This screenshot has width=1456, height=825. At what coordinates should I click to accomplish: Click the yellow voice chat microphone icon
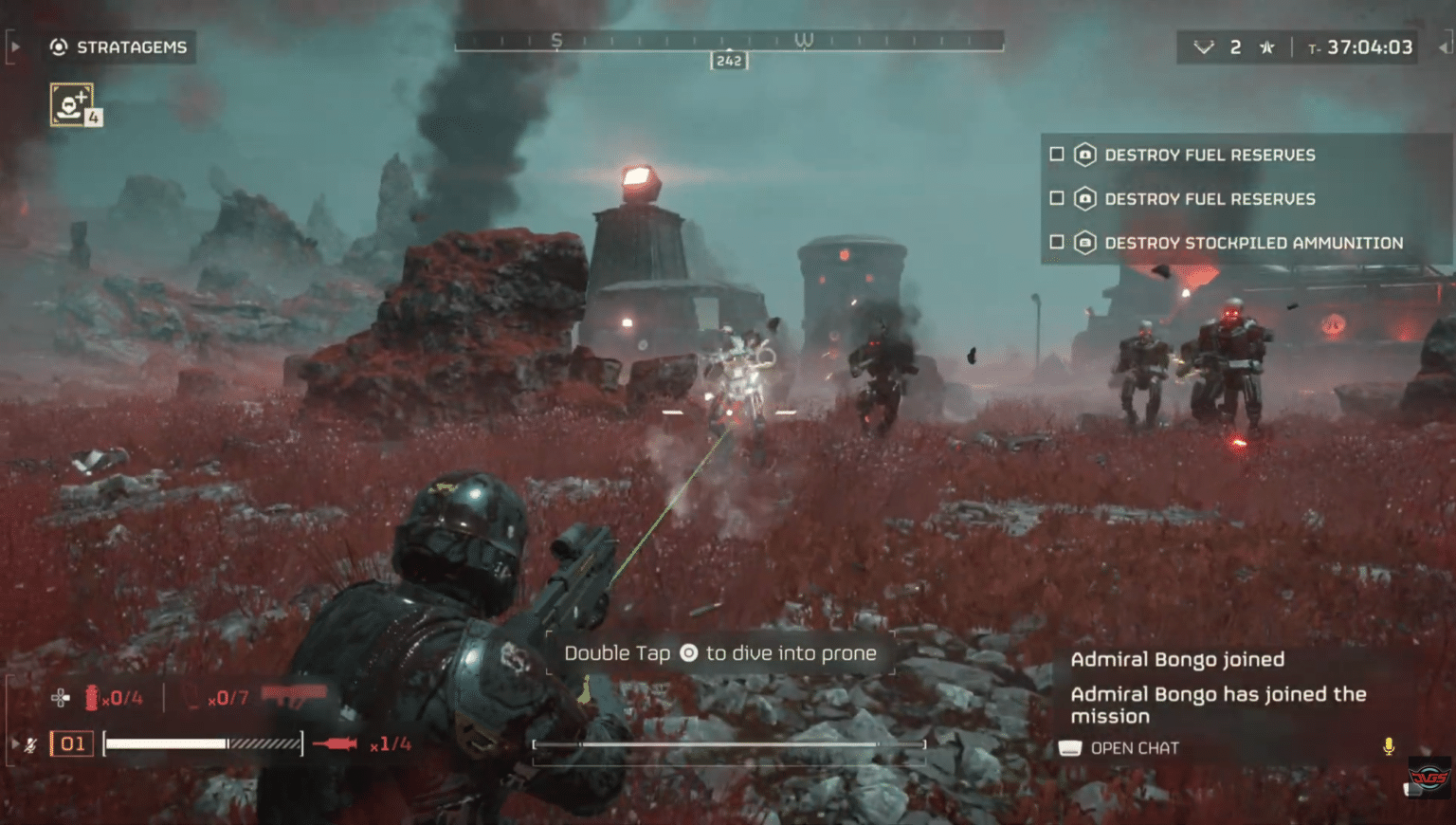[x=1388, y=747]
